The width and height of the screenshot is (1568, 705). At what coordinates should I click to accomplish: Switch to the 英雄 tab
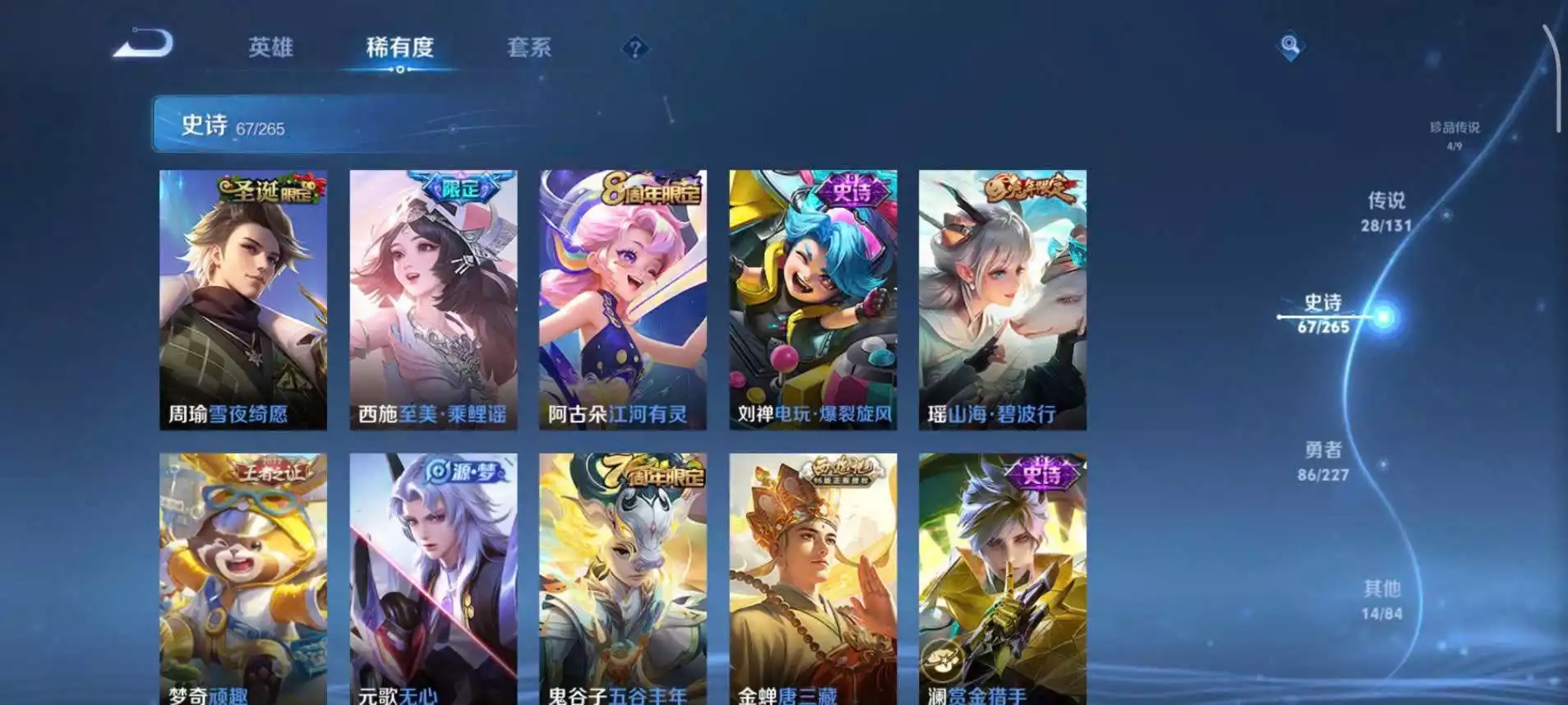pos(271,48)
